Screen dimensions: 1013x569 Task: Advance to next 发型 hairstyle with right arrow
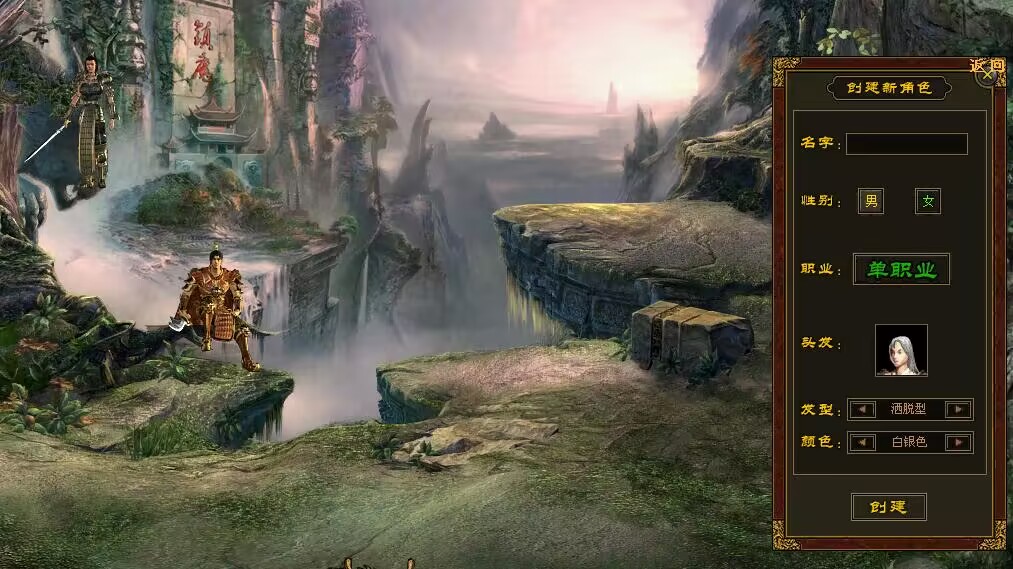[x=959, y=409]
